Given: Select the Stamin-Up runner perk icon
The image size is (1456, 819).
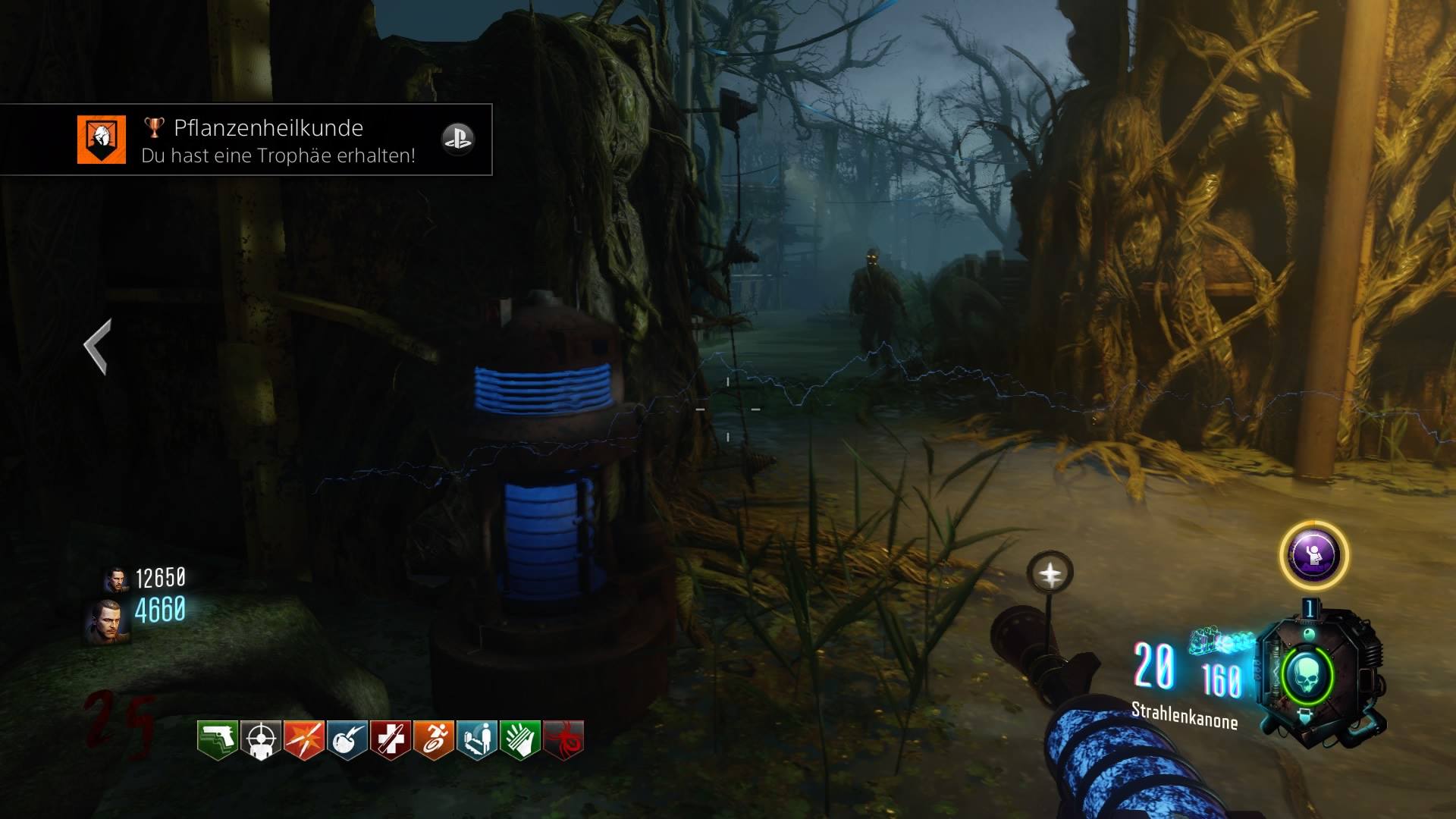Looking at the screenshot, I should (433, 739).
